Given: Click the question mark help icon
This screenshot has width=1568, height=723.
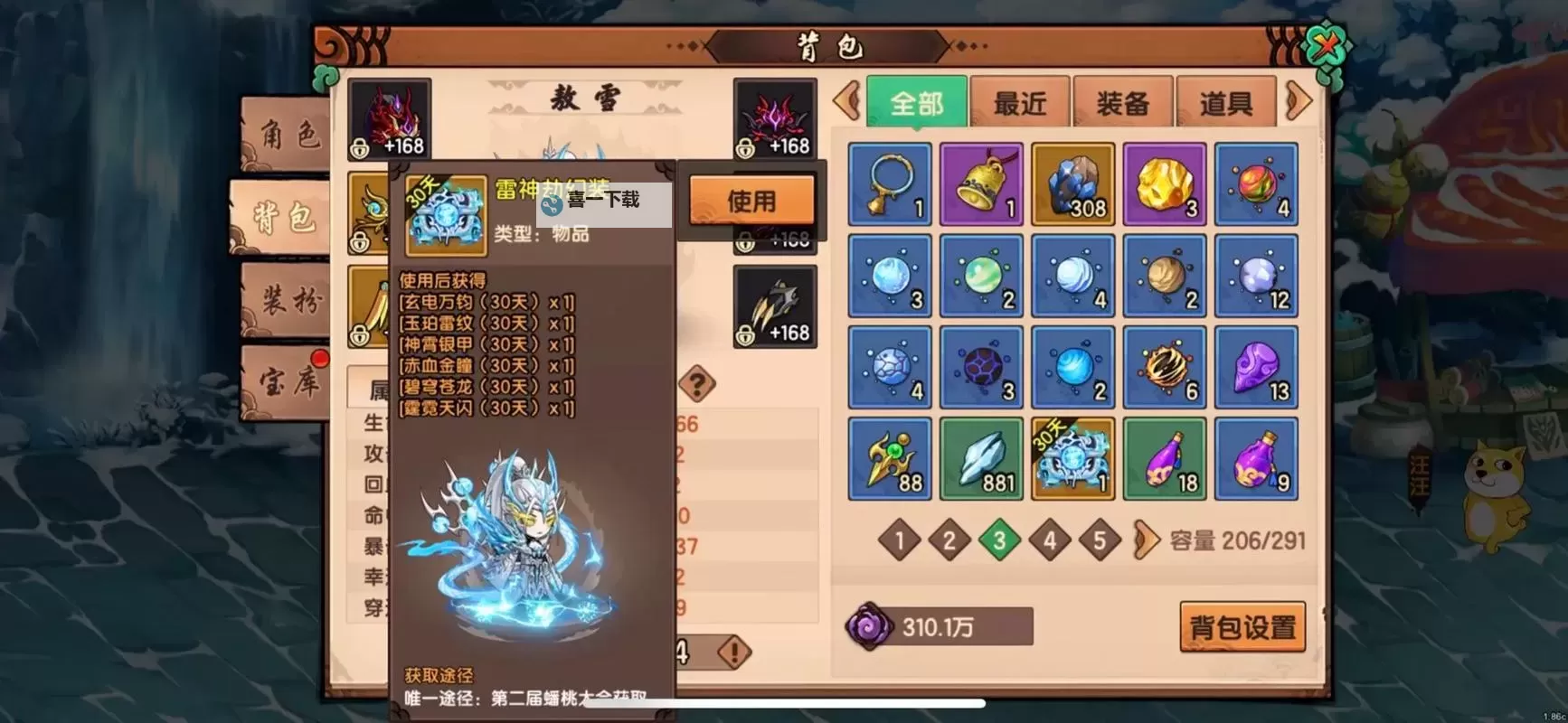Looking at the screenshot, I should tap(697, 383).
